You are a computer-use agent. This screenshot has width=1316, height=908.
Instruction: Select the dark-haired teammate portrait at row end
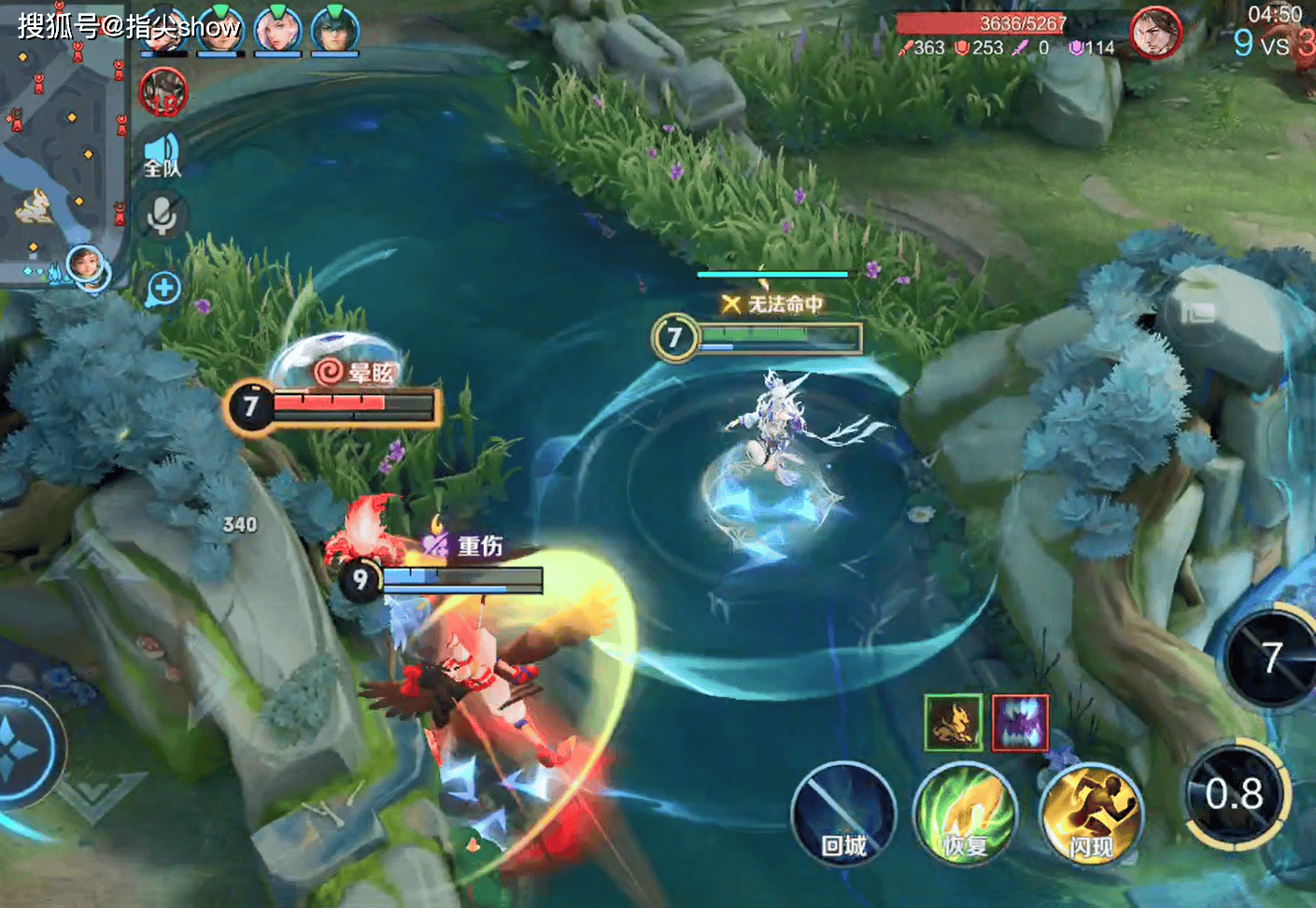(x=334, y=30)
